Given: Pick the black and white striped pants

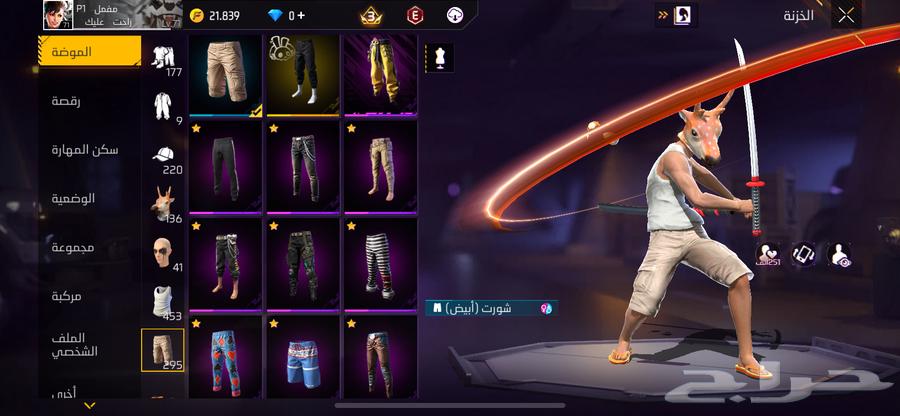Looking at the screenshot, I should (x=380, y=262).
